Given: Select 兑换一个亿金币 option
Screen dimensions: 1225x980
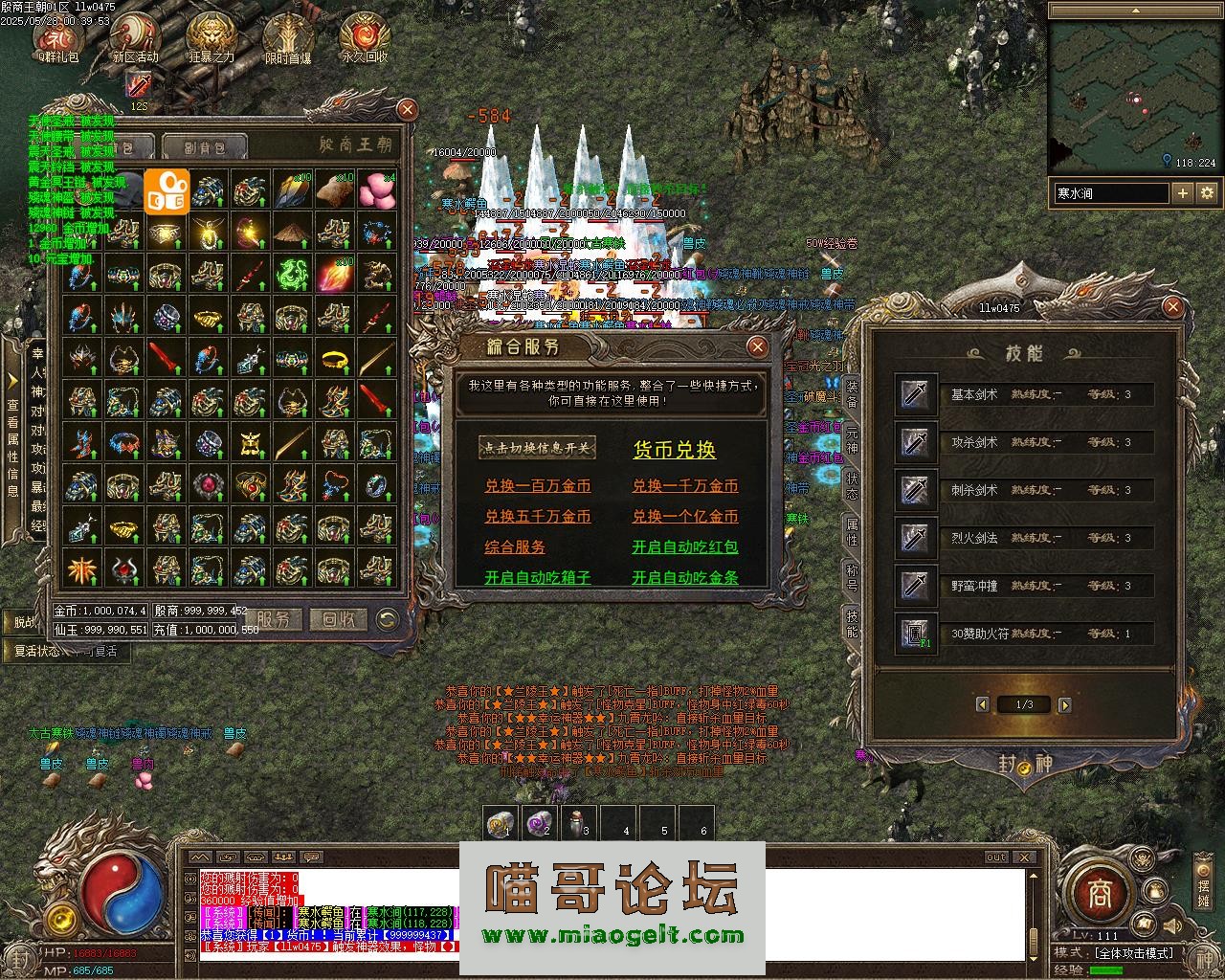Looking at the screenshot, I should (x=684, y=517).
